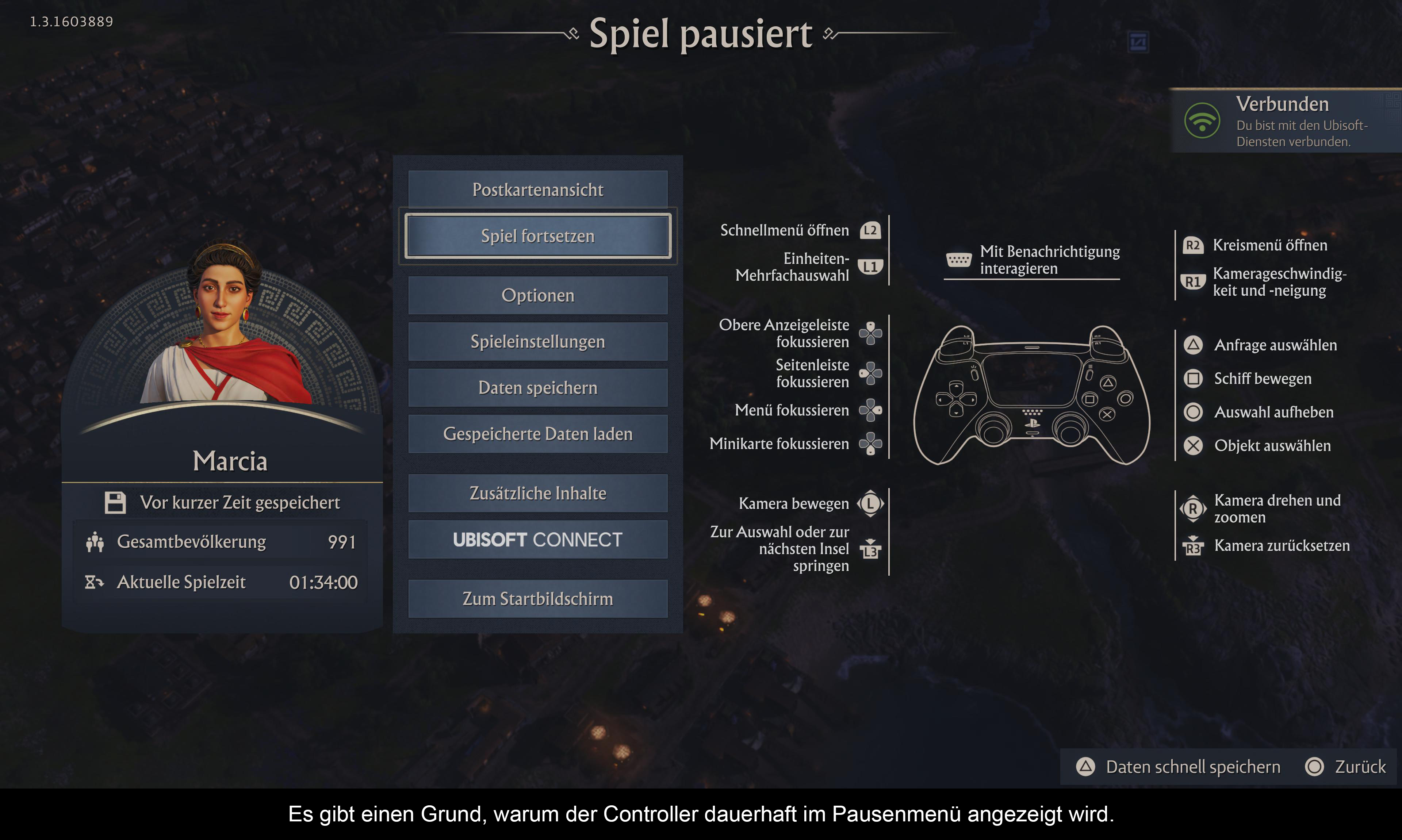Click the Verbunden connection status panel
Viewport: 1402px width, 840px height.
1285,121
